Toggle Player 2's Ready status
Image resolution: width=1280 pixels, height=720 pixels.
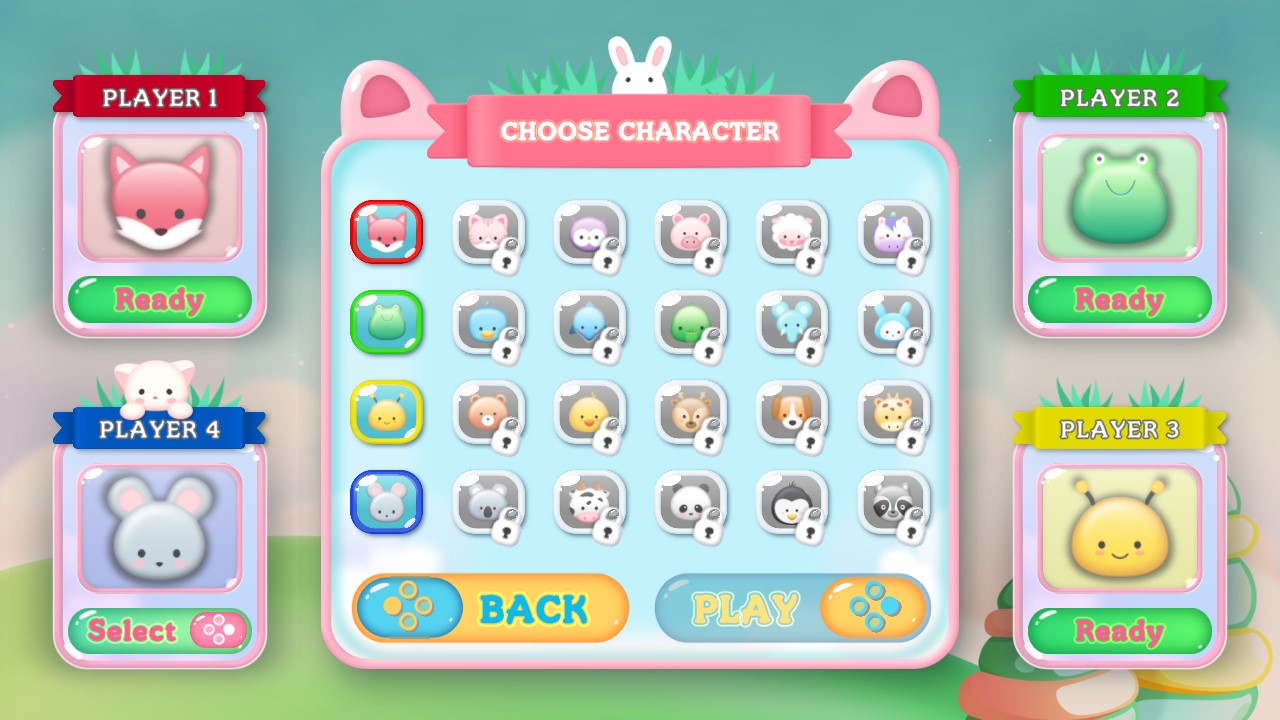pyautogui.click(x=1119, y=299)
